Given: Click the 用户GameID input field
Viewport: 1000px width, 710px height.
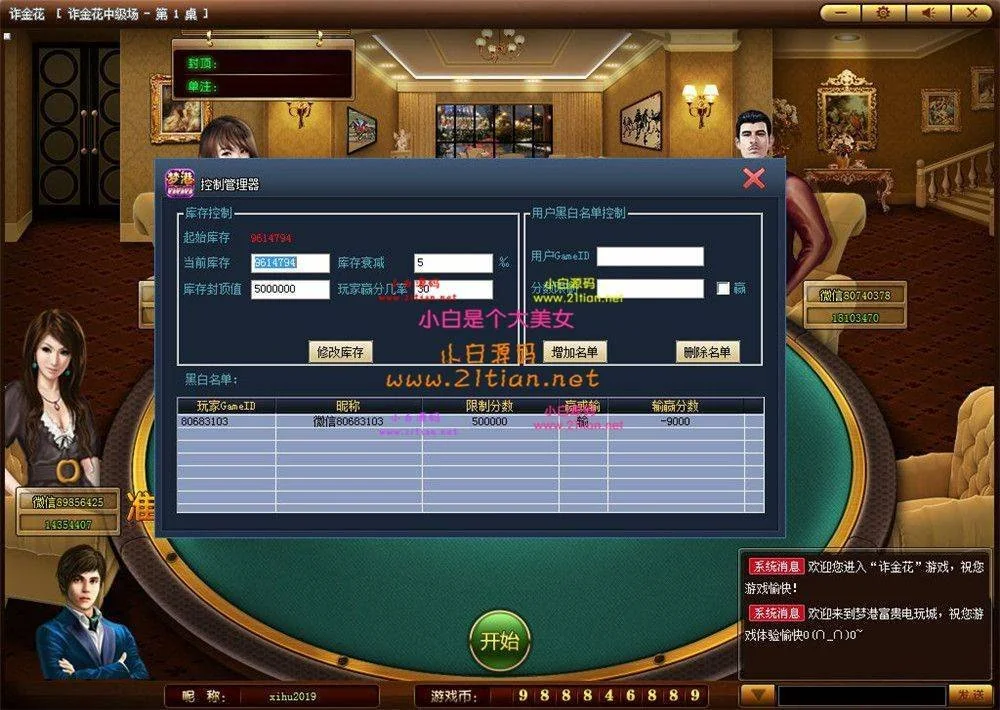Looking at the screenshot, I should [650, 257].
